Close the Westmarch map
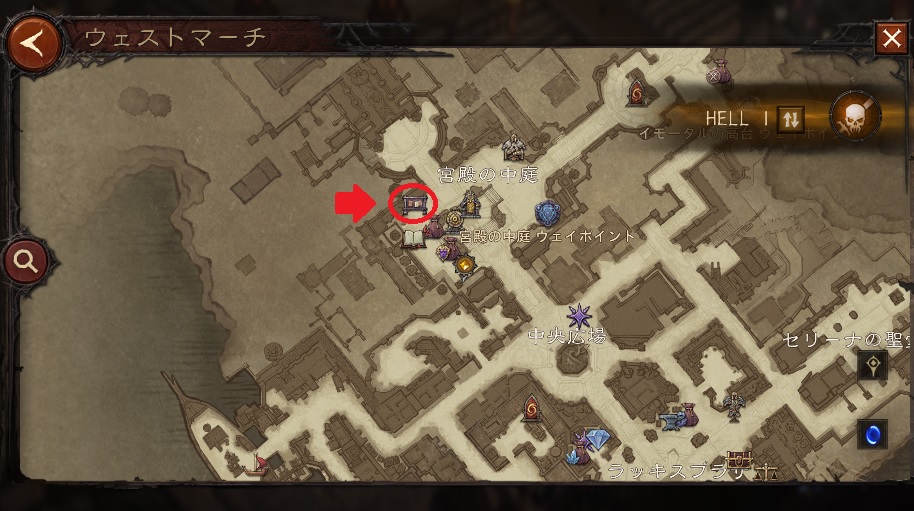This screenshot has height=511, width=914. point(890,38)
